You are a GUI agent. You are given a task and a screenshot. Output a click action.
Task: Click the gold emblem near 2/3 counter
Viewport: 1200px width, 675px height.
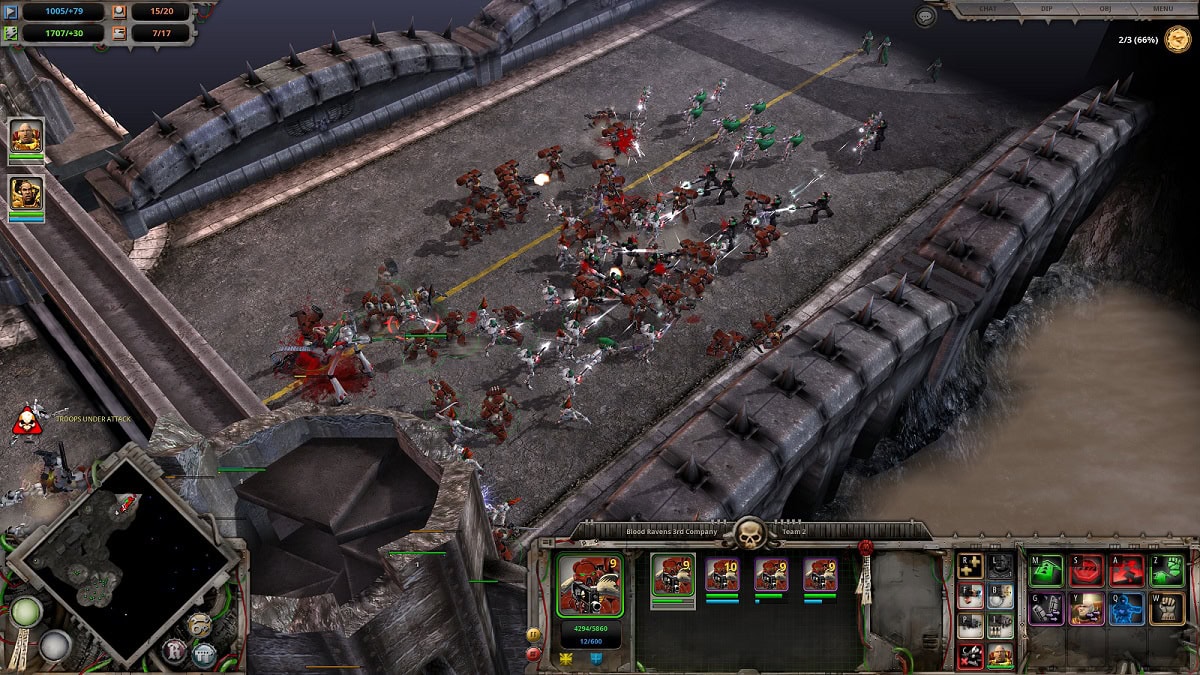[1177, 39]
